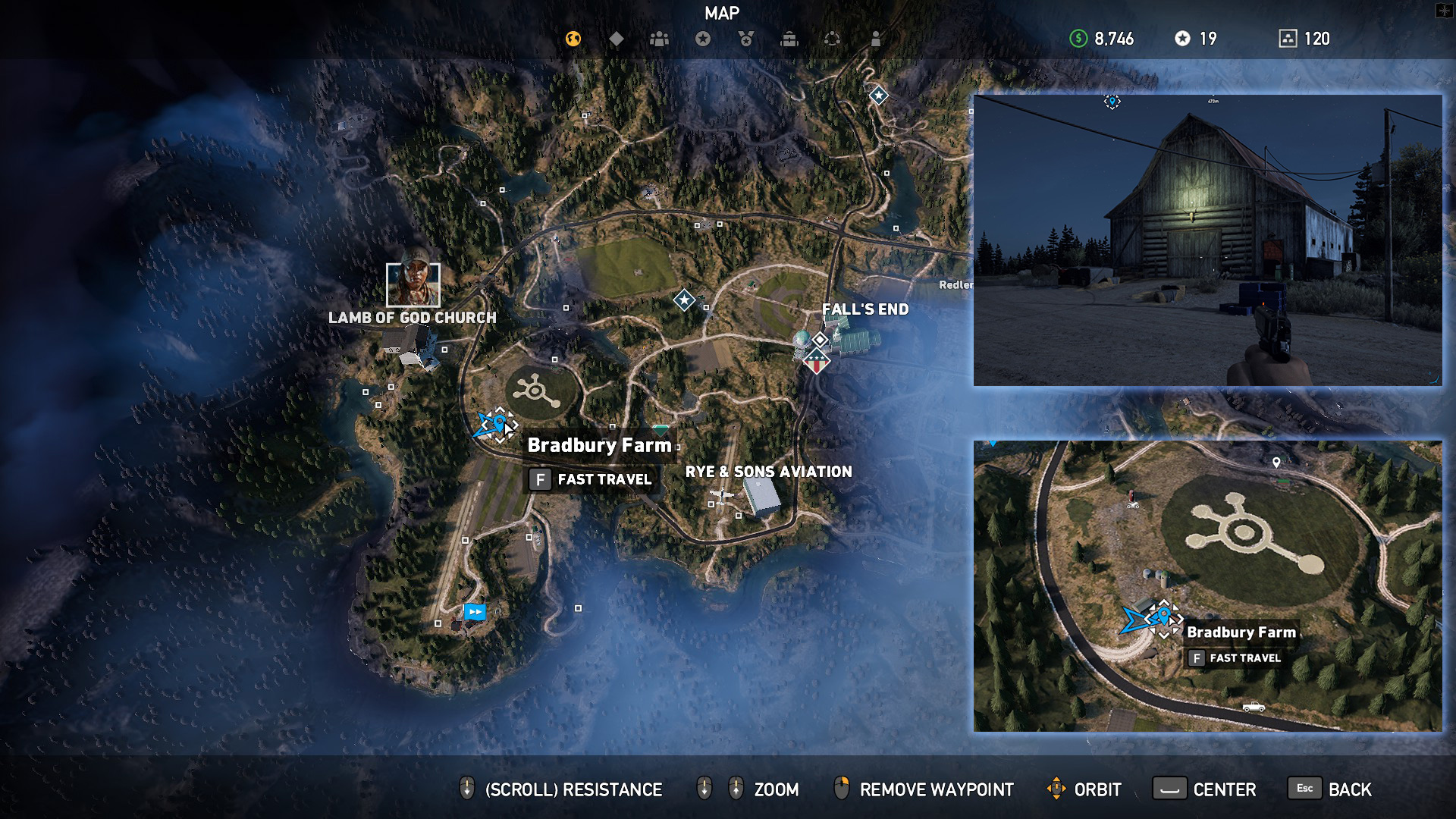Select the Missions tab diamond icon

coord(616,39)
